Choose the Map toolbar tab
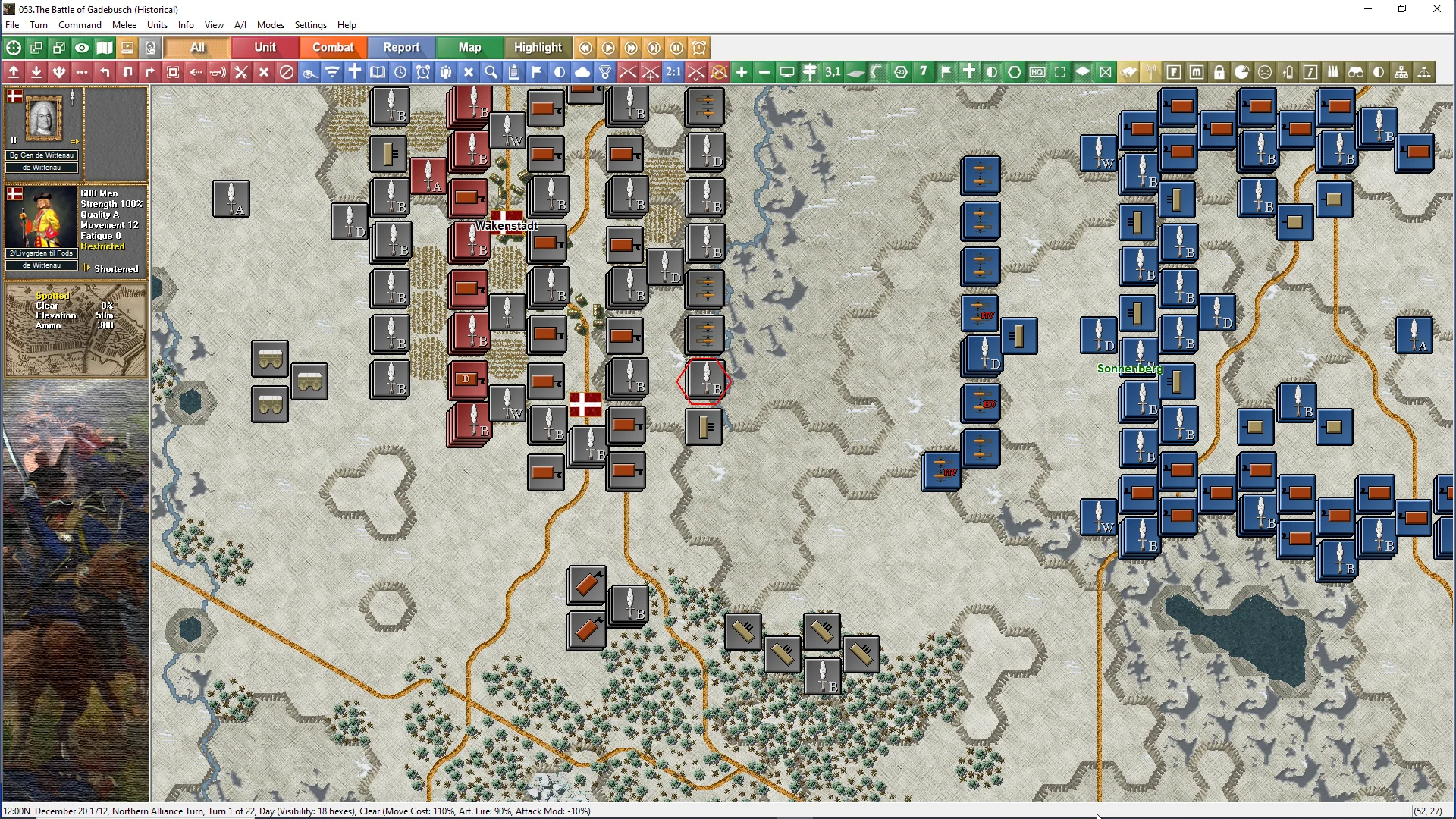The image size is (1456, 819). click(469, 48)
